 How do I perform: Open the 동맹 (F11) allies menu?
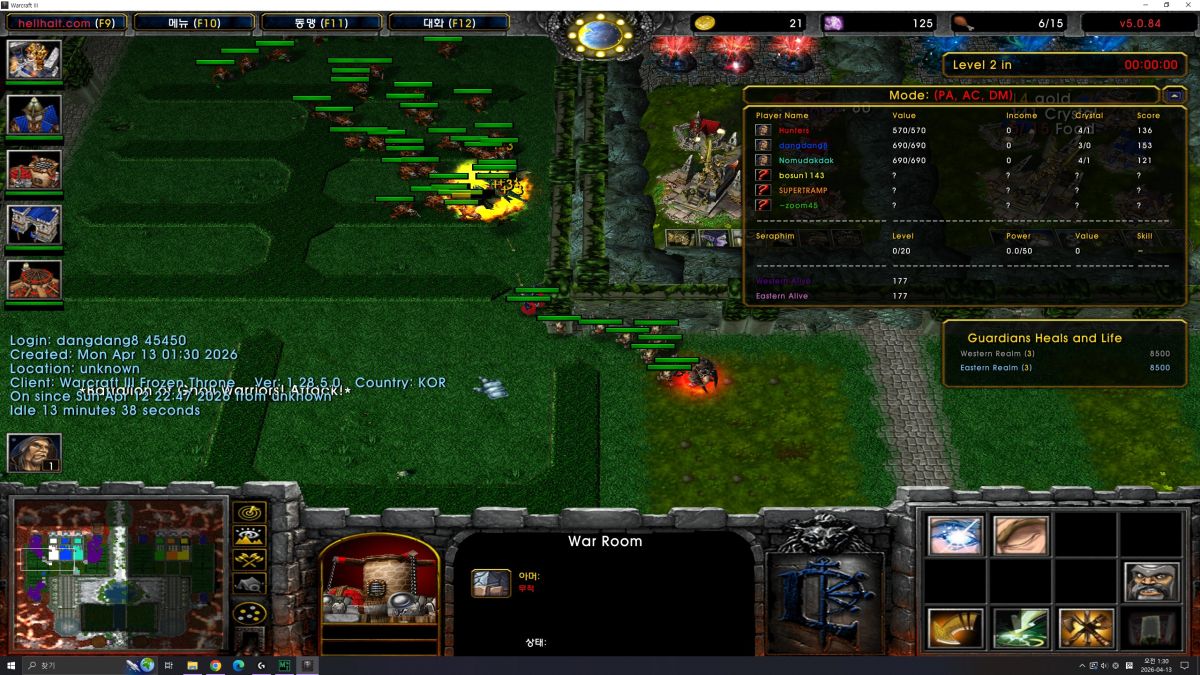321,22
